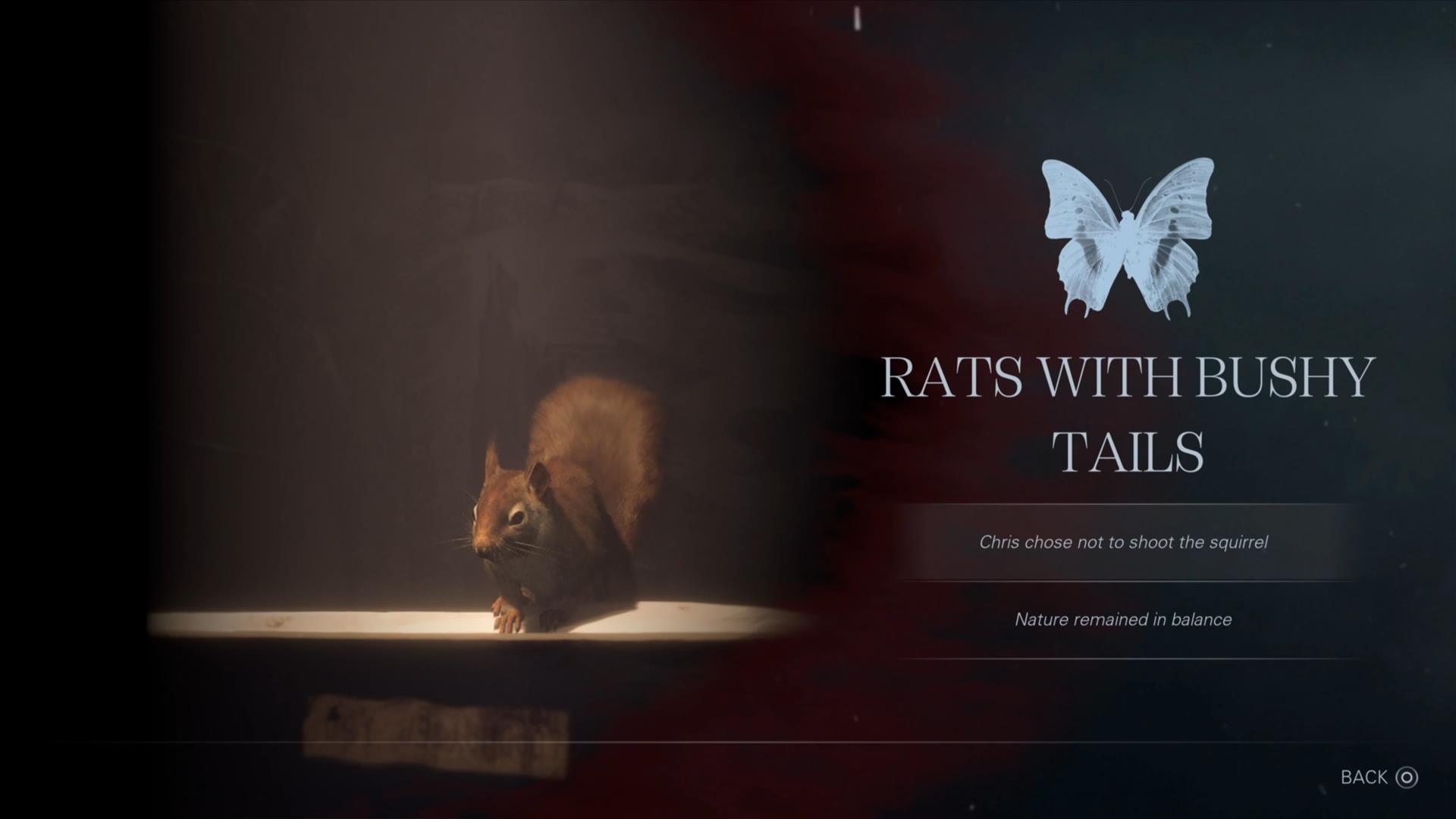The image size is (1456, 819).
Task: Select "Chris chose not to shoot the squirrel" entry
Action: click(x=1123, y=542)
